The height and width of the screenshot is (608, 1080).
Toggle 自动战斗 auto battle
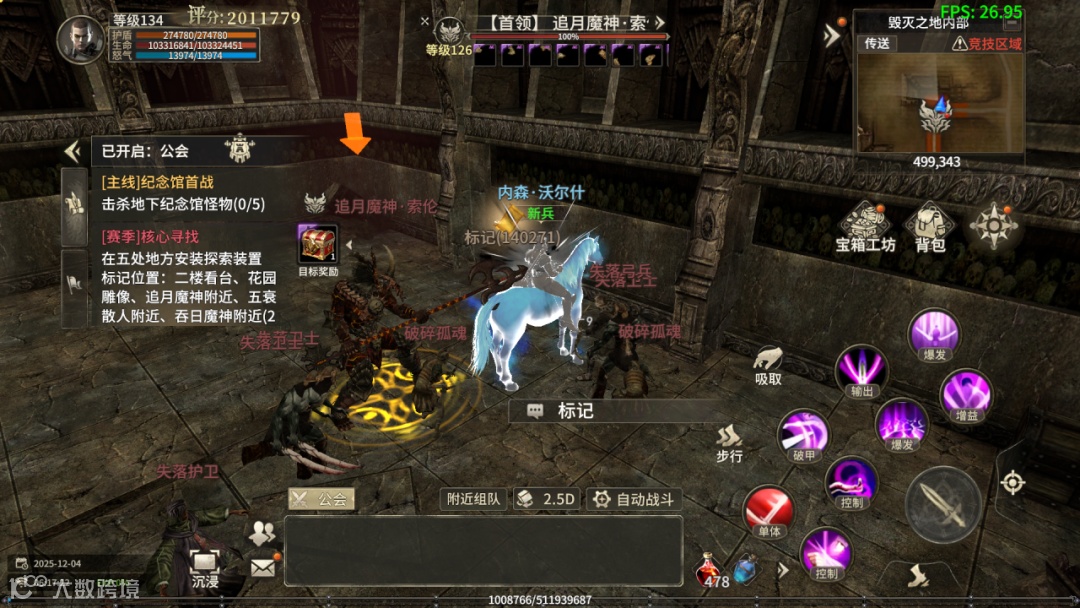point(634,499)
